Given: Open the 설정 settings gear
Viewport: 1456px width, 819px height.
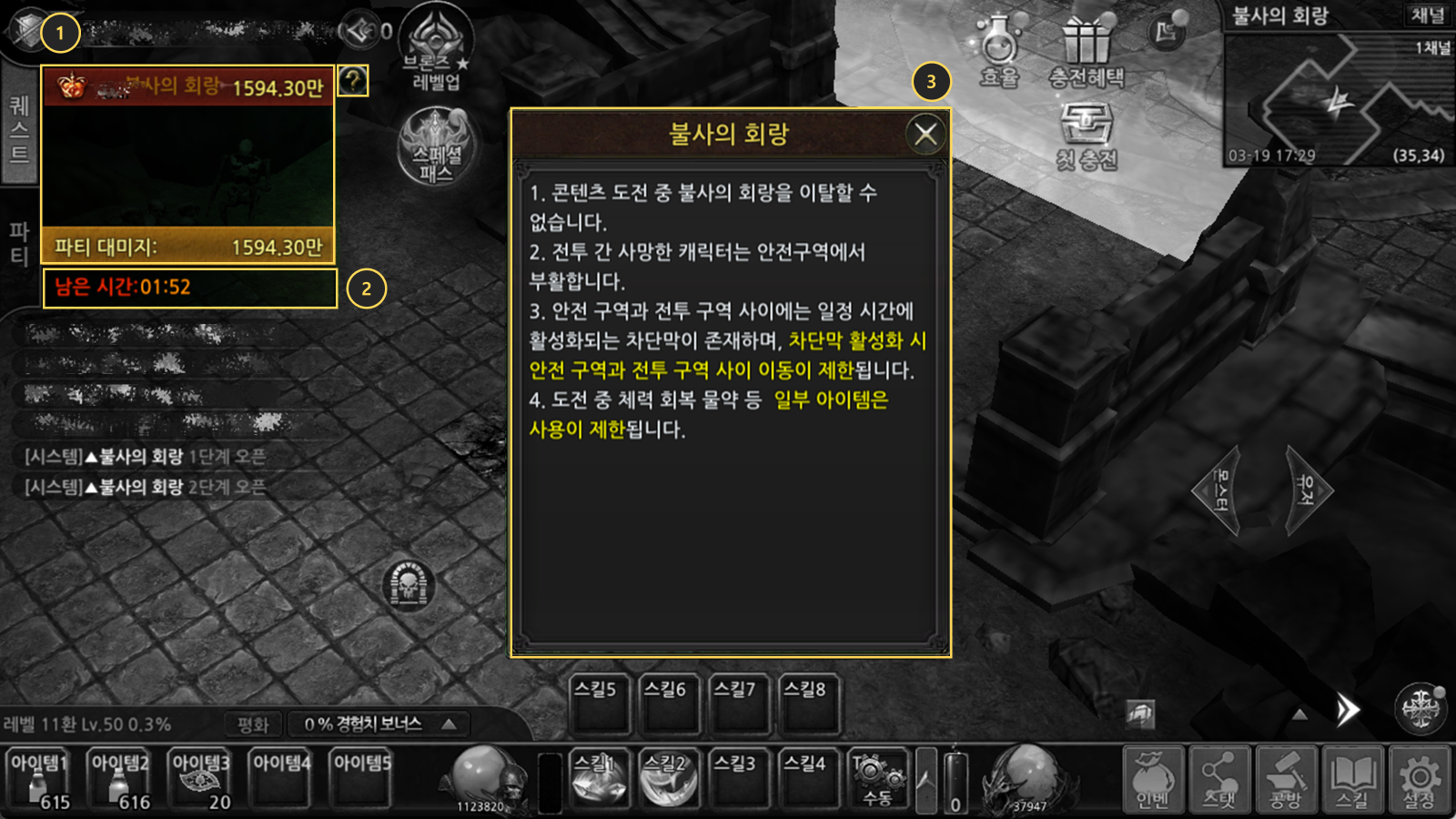Looking at the screenshot, I should click(1419, 779).
